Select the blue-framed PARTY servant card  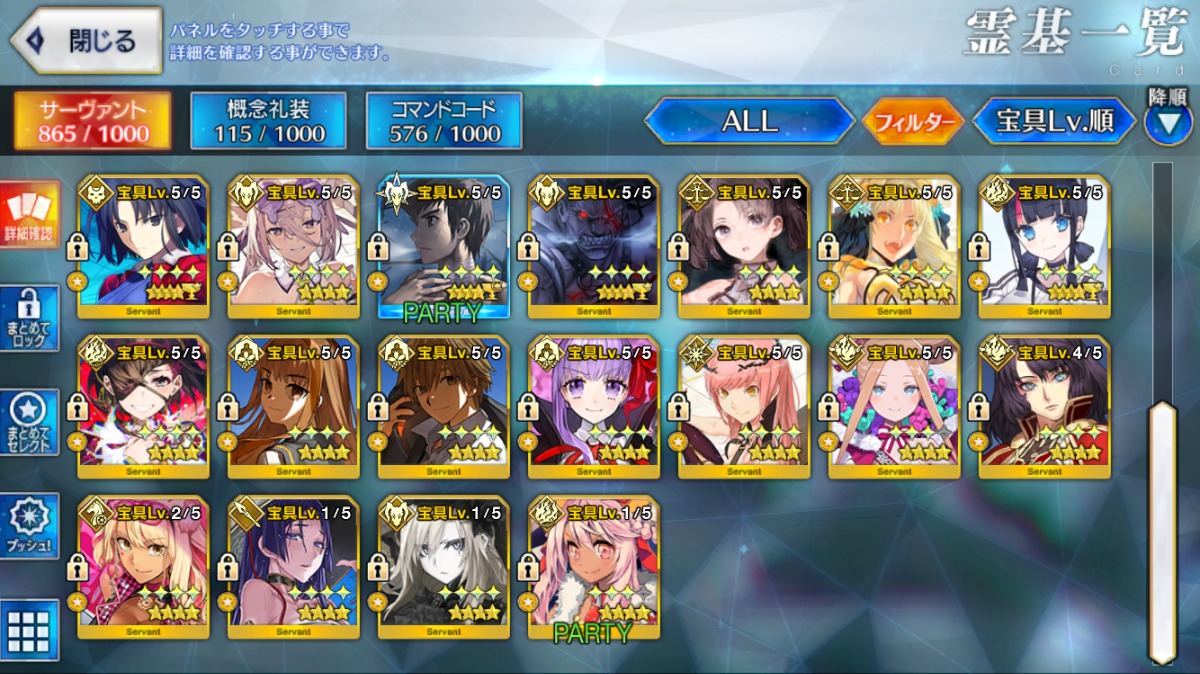click(443, 246)
